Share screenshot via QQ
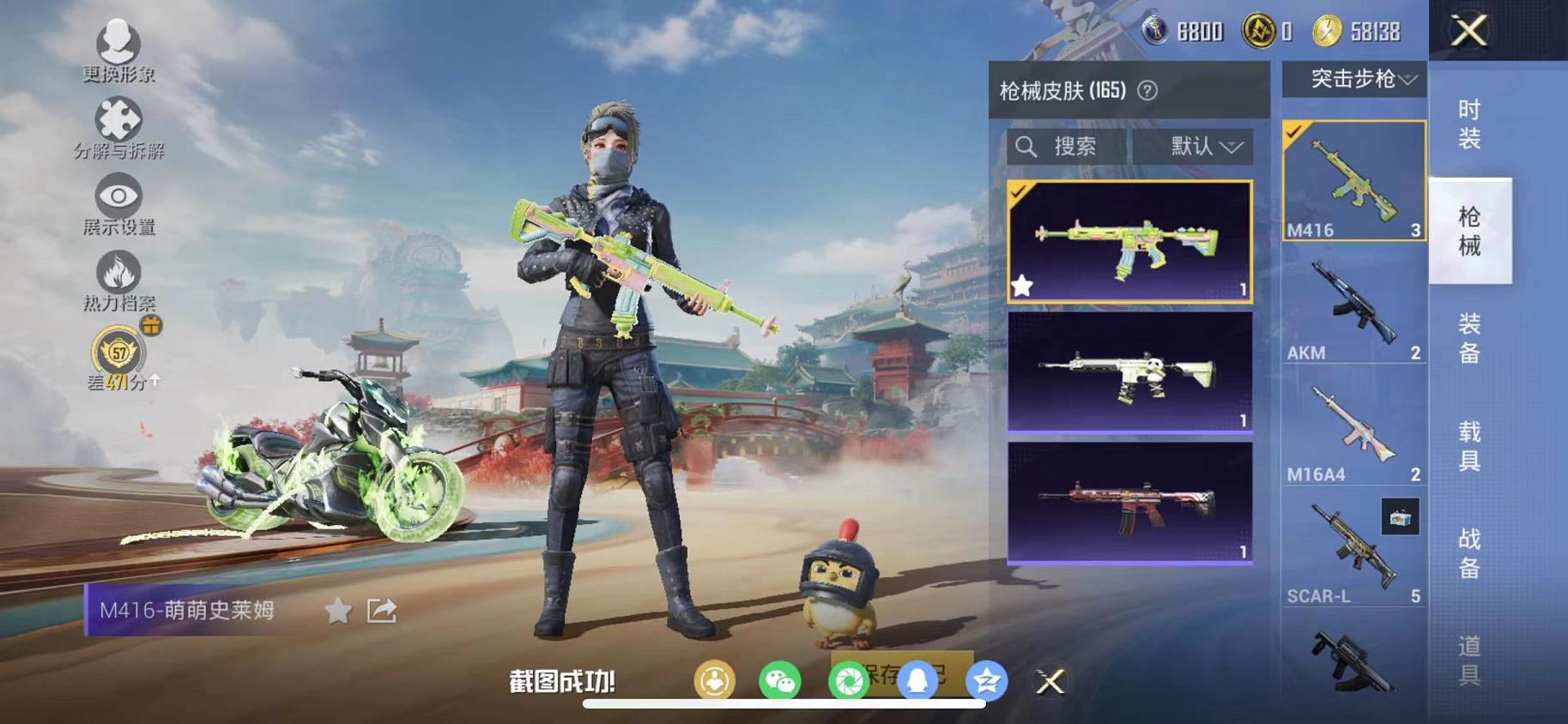 918,680
